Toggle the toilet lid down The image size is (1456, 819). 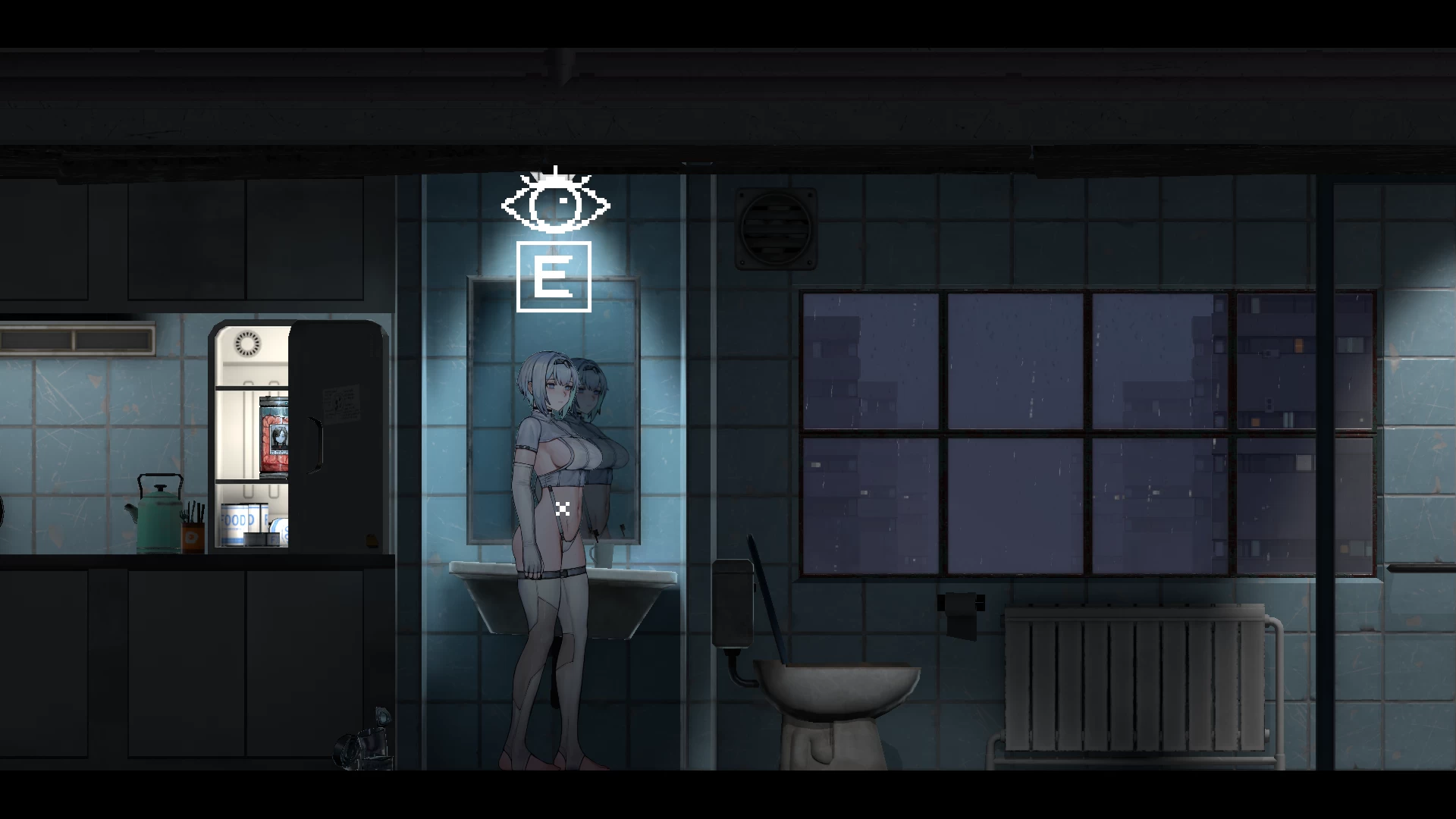pos(770,607)
